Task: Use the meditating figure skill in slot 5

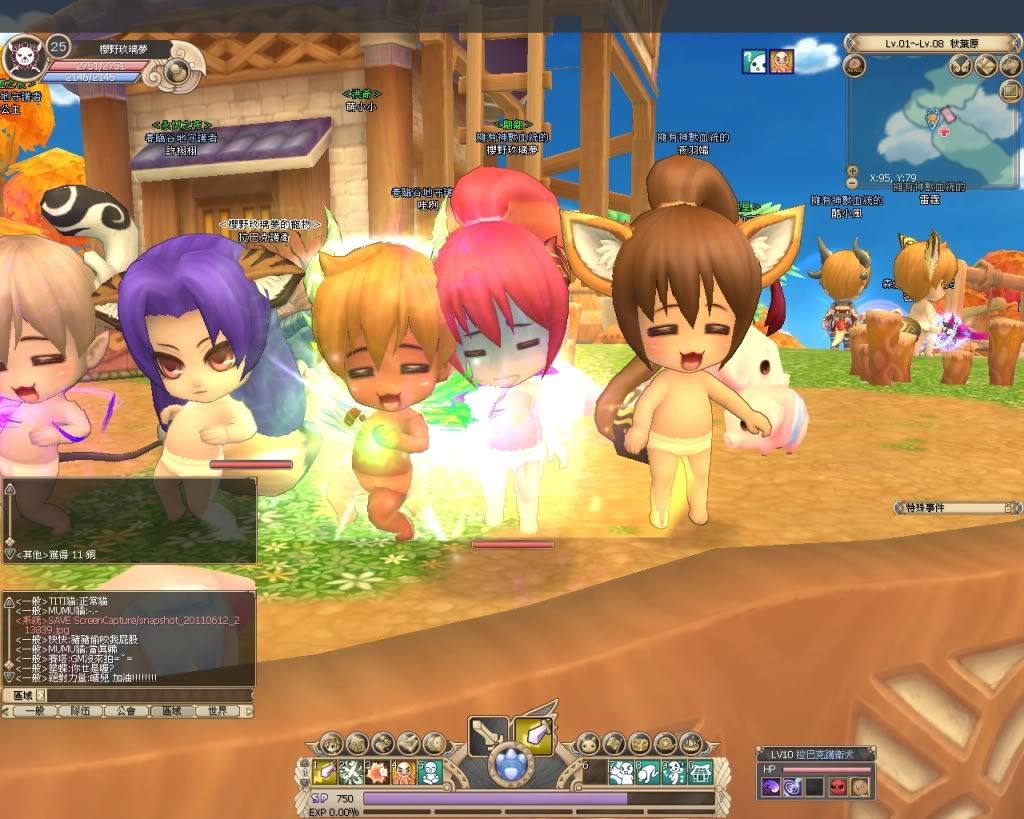Action: click(430, 771)
